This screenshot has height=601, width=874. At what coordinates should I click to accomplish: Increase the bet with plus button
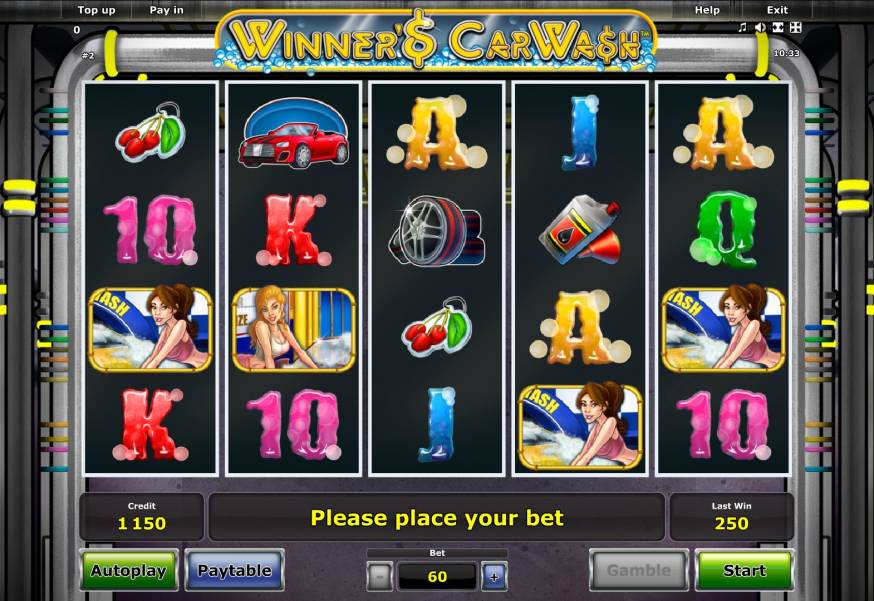pos(493,575)
